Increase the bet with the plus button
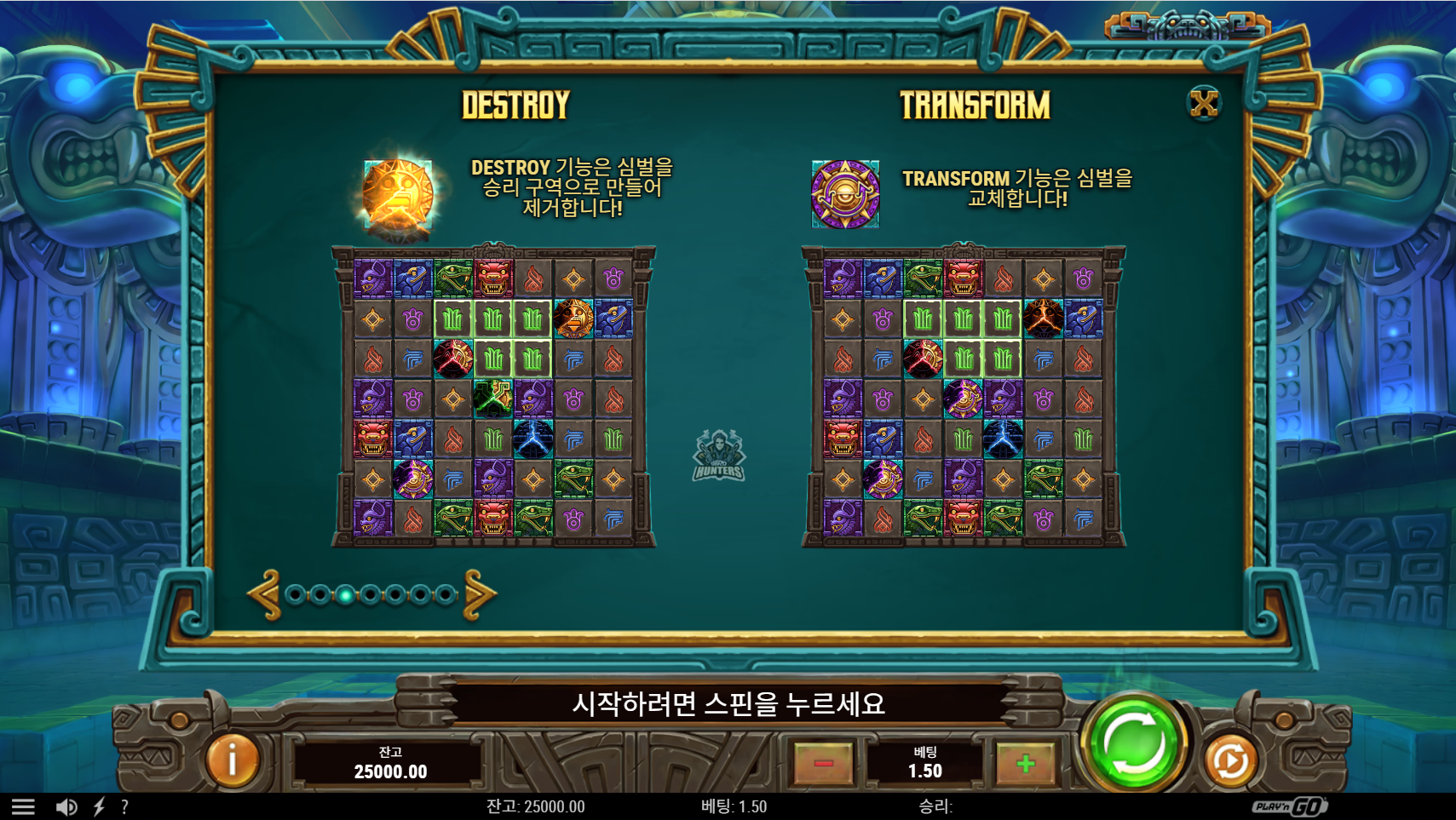 point(1026,763)
